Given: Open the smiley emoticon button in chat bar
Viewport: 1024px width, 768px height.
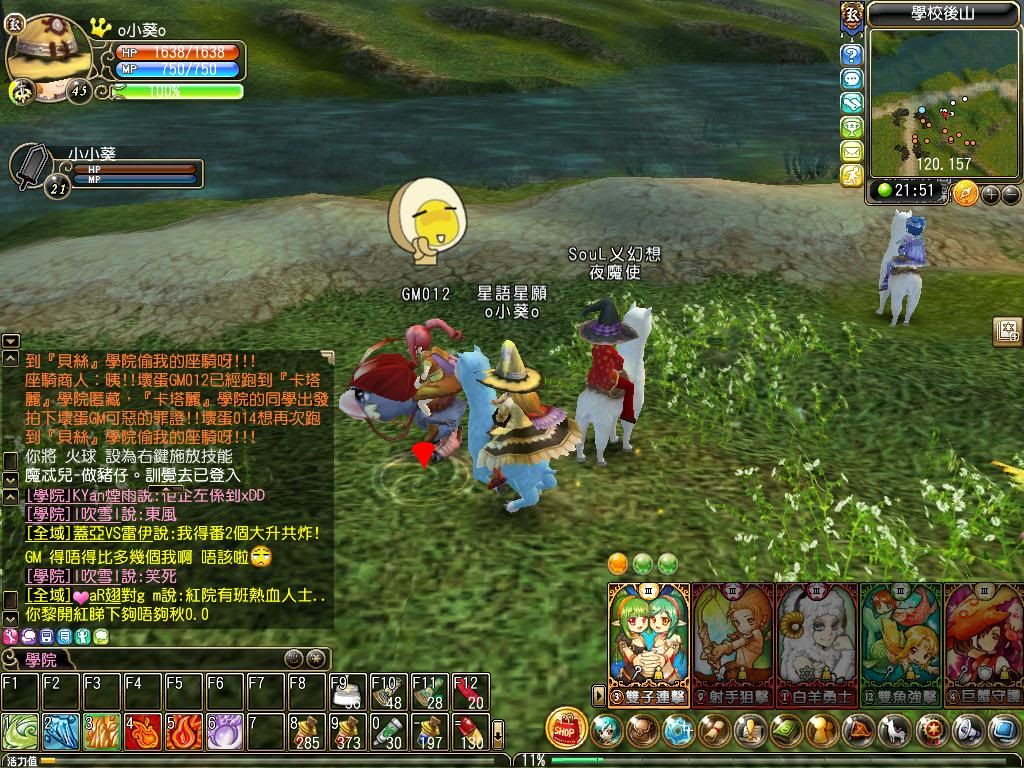Looking at the screenshot, I should coord(292,659).
